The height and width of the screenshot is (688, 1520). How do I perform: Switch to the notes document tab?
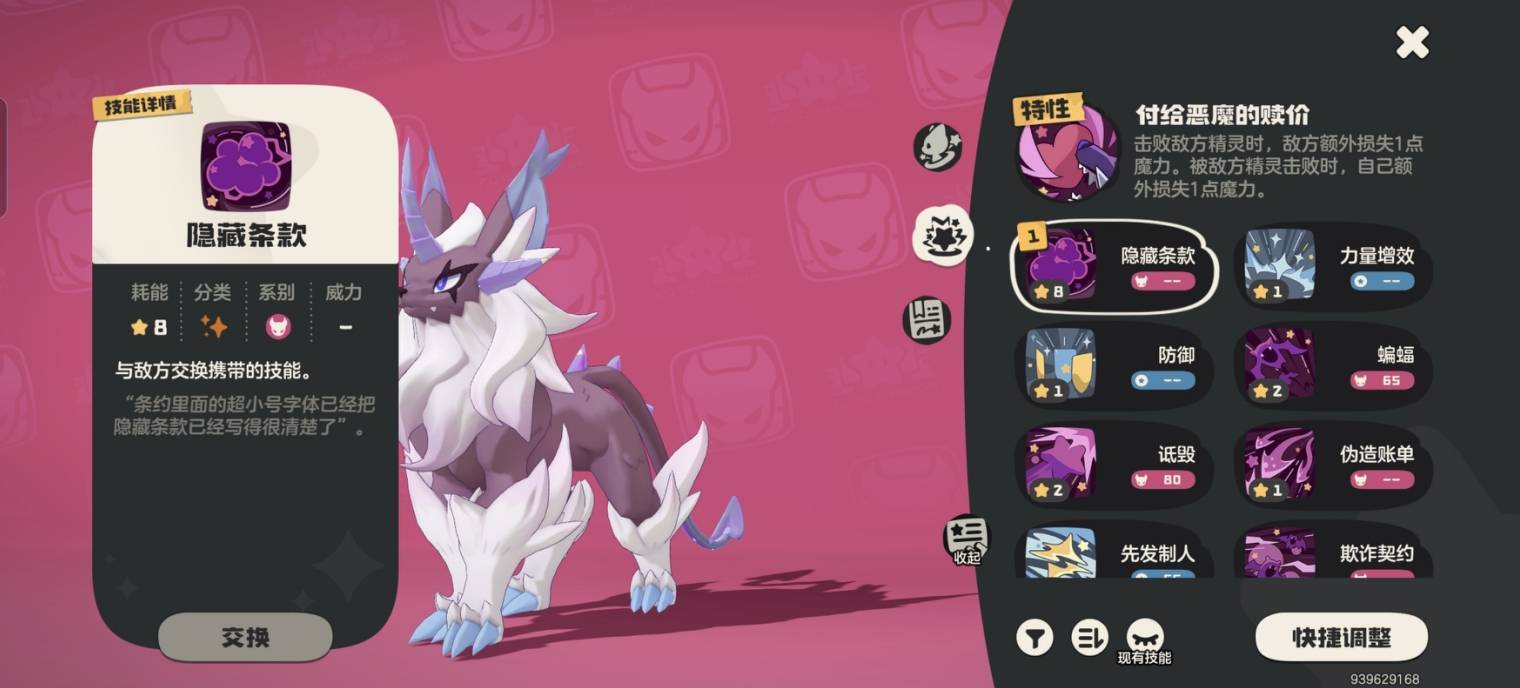click(927, 320)
